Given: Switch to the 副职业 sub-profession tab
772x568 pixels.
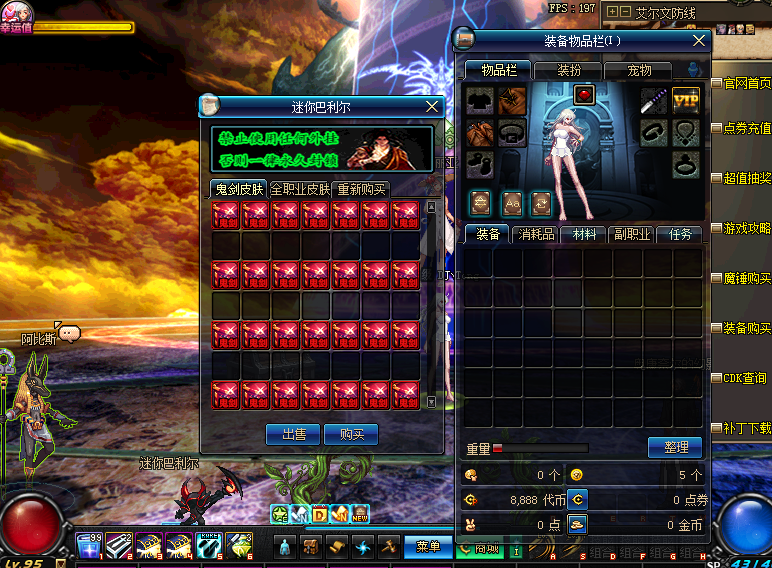Looking at the screenshot, I should coord(632,234).
